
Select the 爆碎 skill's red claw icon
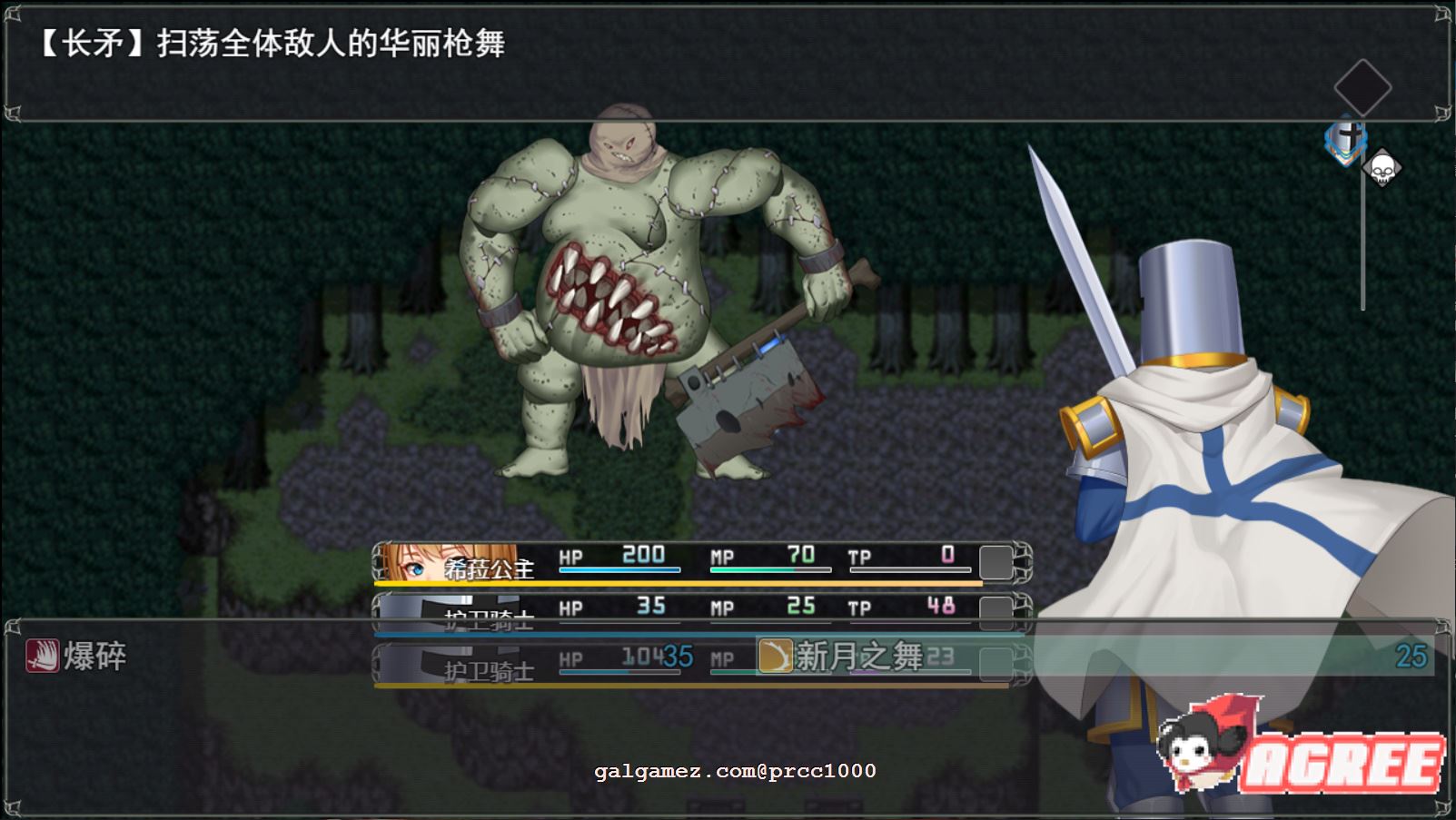[x=41, y=654]
